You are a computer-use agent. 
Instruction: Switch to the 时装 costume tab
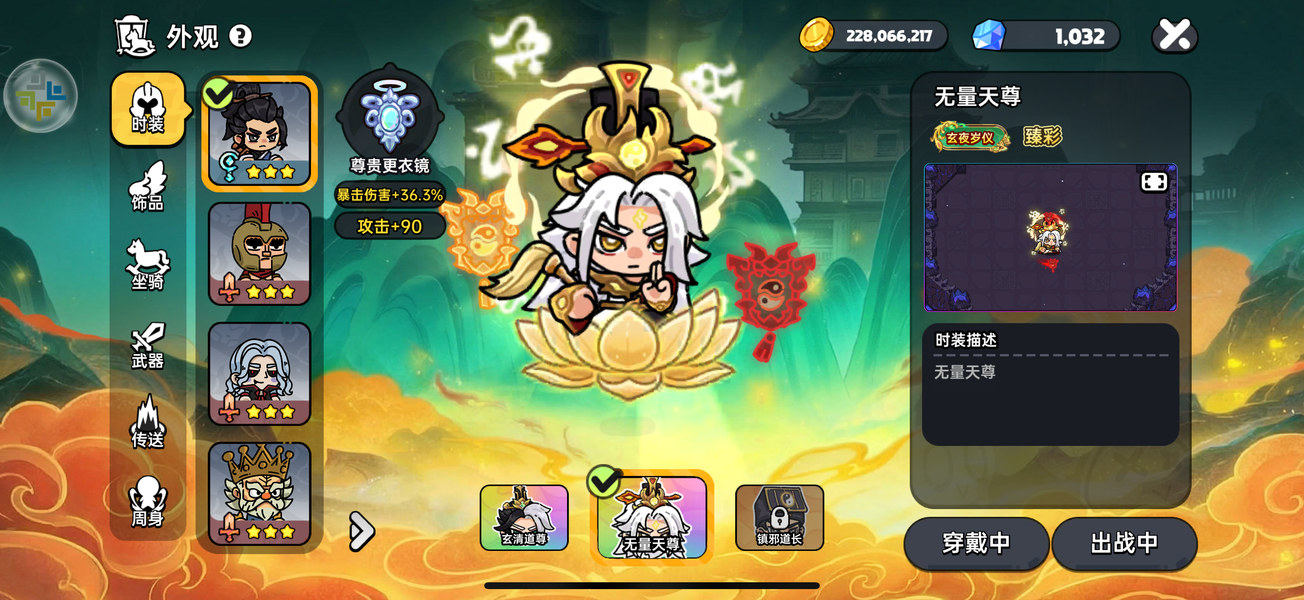pos(148,109)
